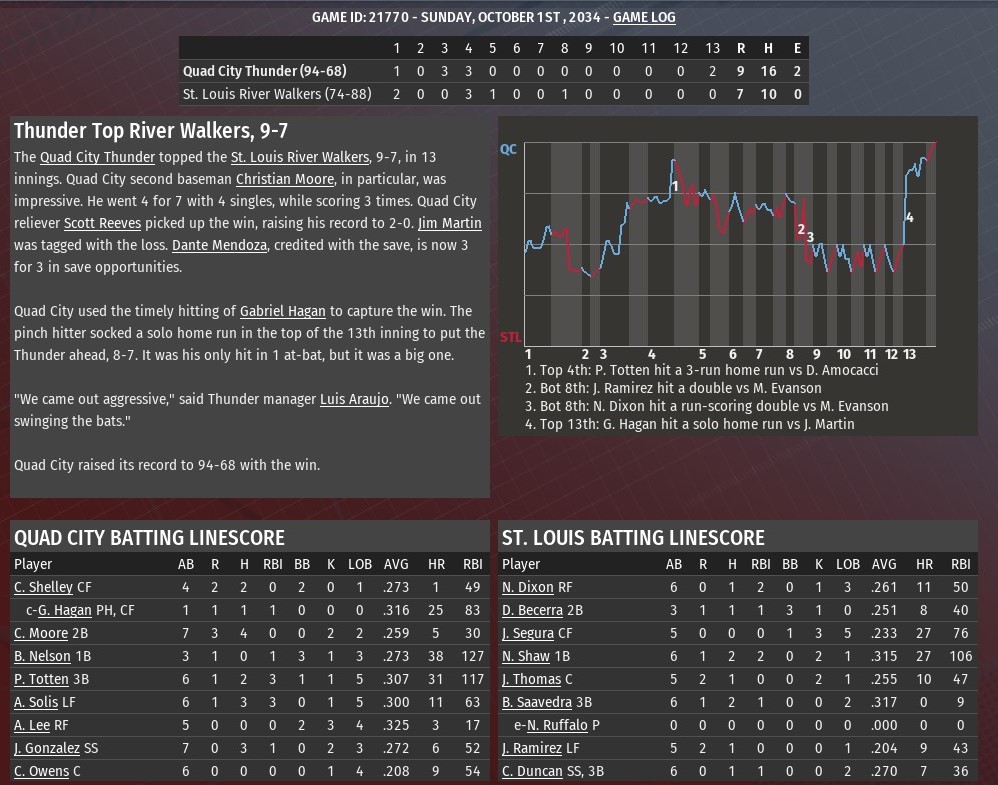Open the Quad City Thunder team link in the recap
The width and height of the screenshot is (998, 785).
[97, 157]
